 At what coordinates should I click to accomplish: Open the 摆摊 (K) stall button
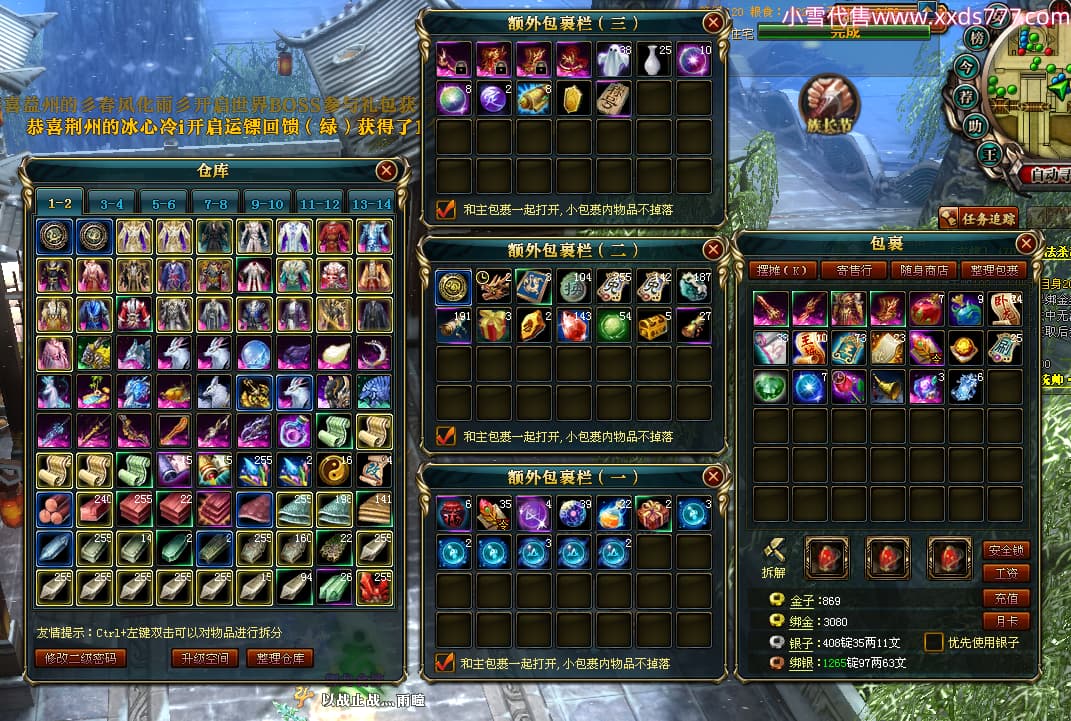[783, 270]
